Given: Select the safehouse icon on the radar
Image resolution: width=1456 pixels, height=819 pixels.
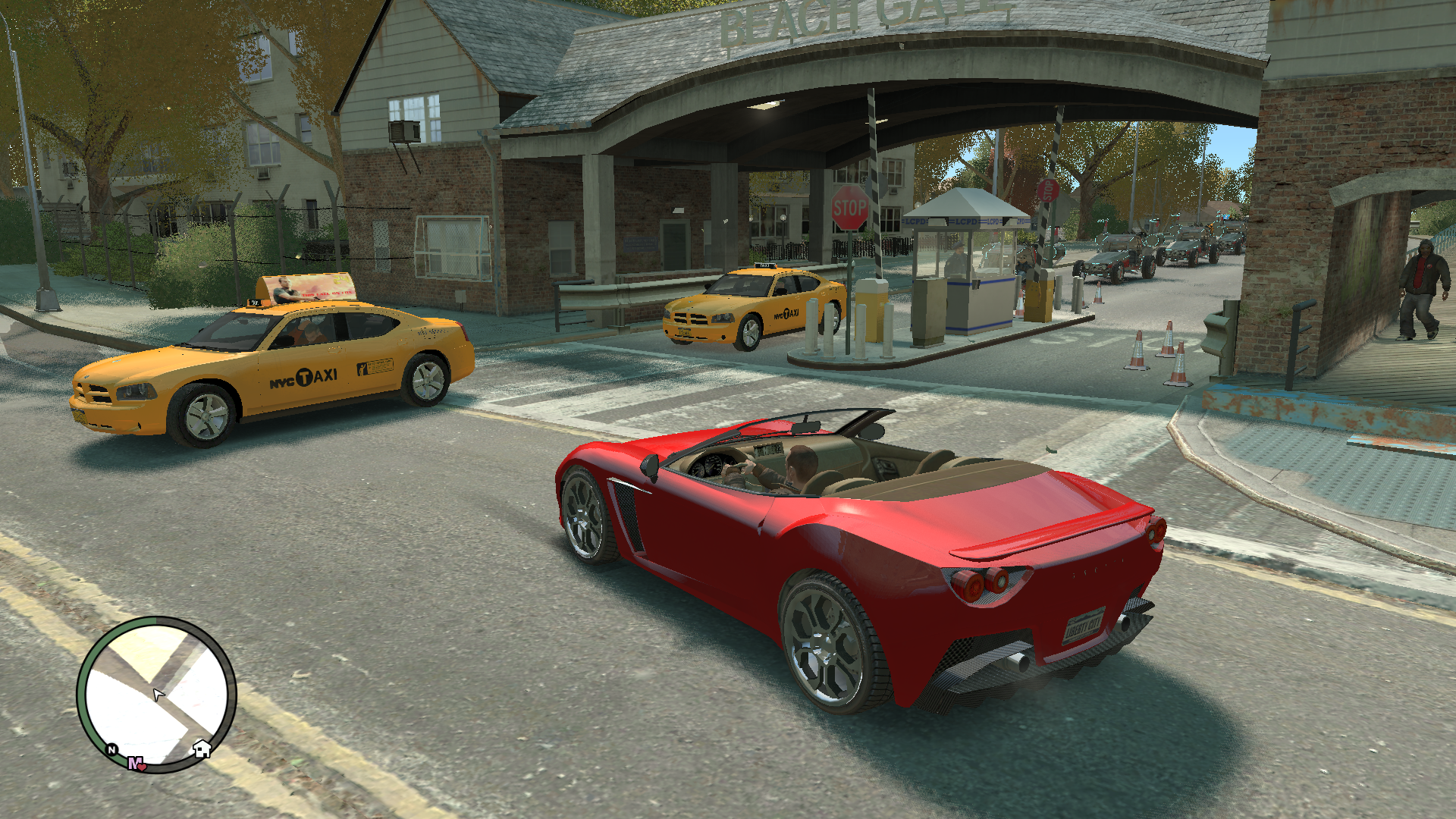Looking at the screenshot, I should tap(202, 749).
